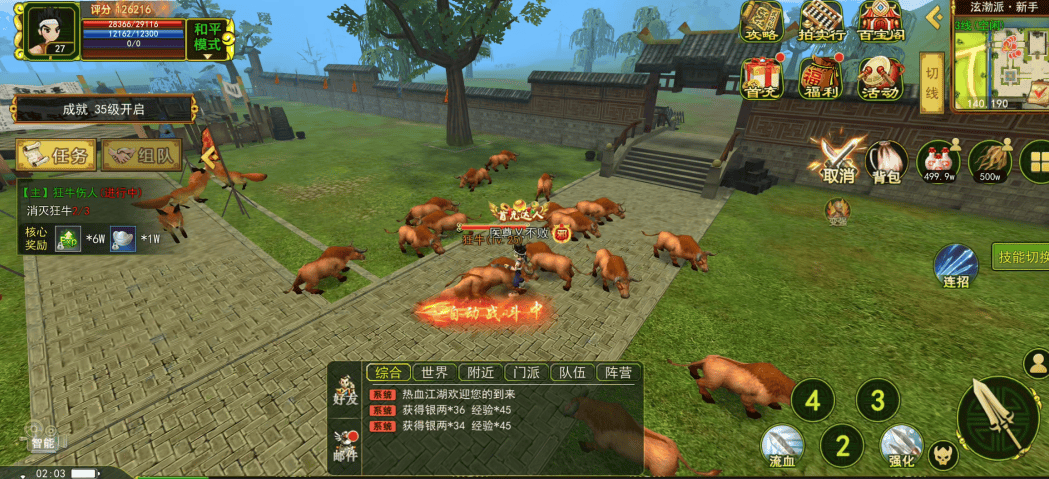The width and height of the screenshot is (1049, 479).
Task: Show the 活动 events menu
Action: [x=880, y=78]
